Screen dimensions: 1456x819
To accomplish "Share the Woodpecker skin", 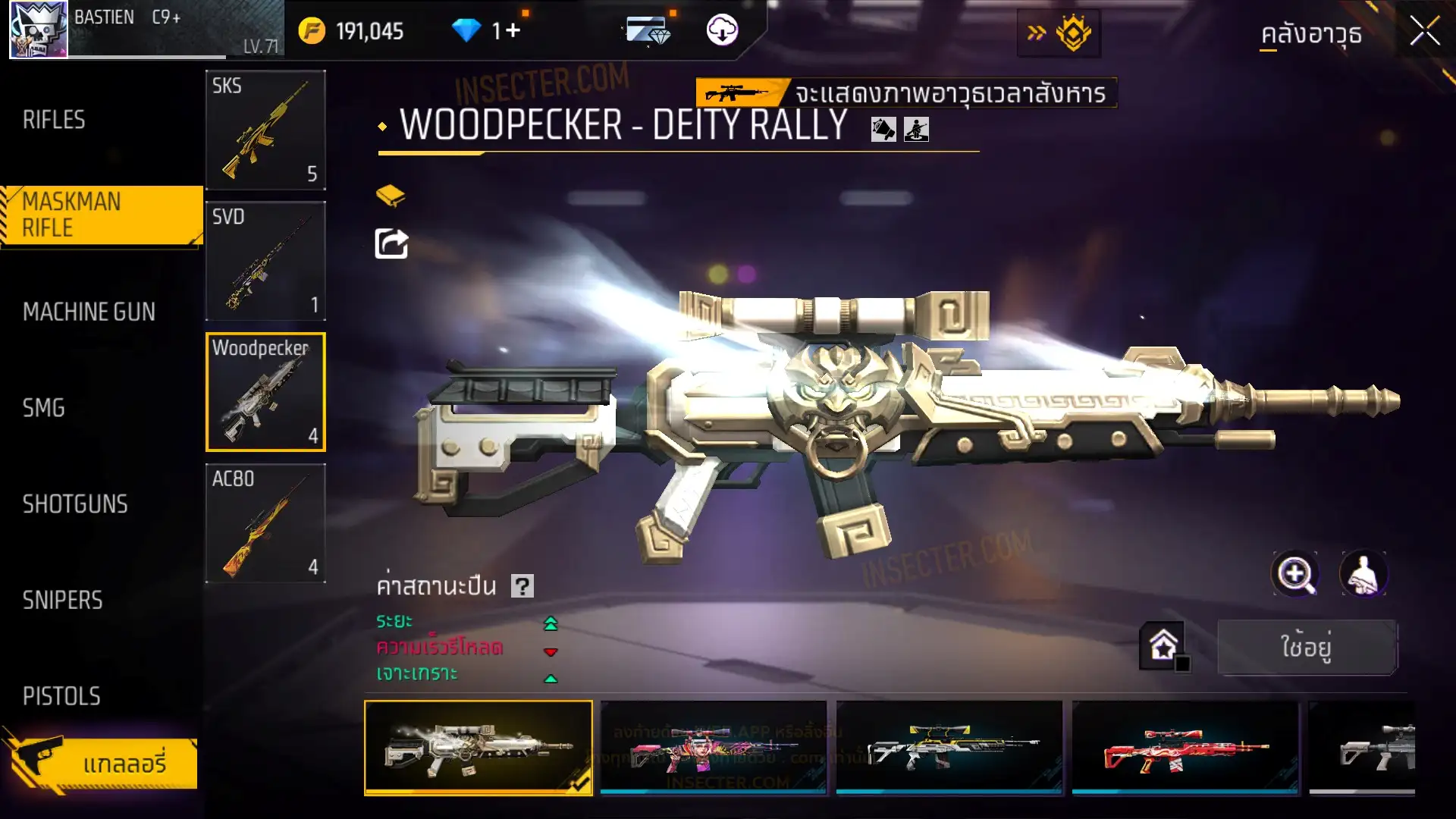I will (391, 244).
